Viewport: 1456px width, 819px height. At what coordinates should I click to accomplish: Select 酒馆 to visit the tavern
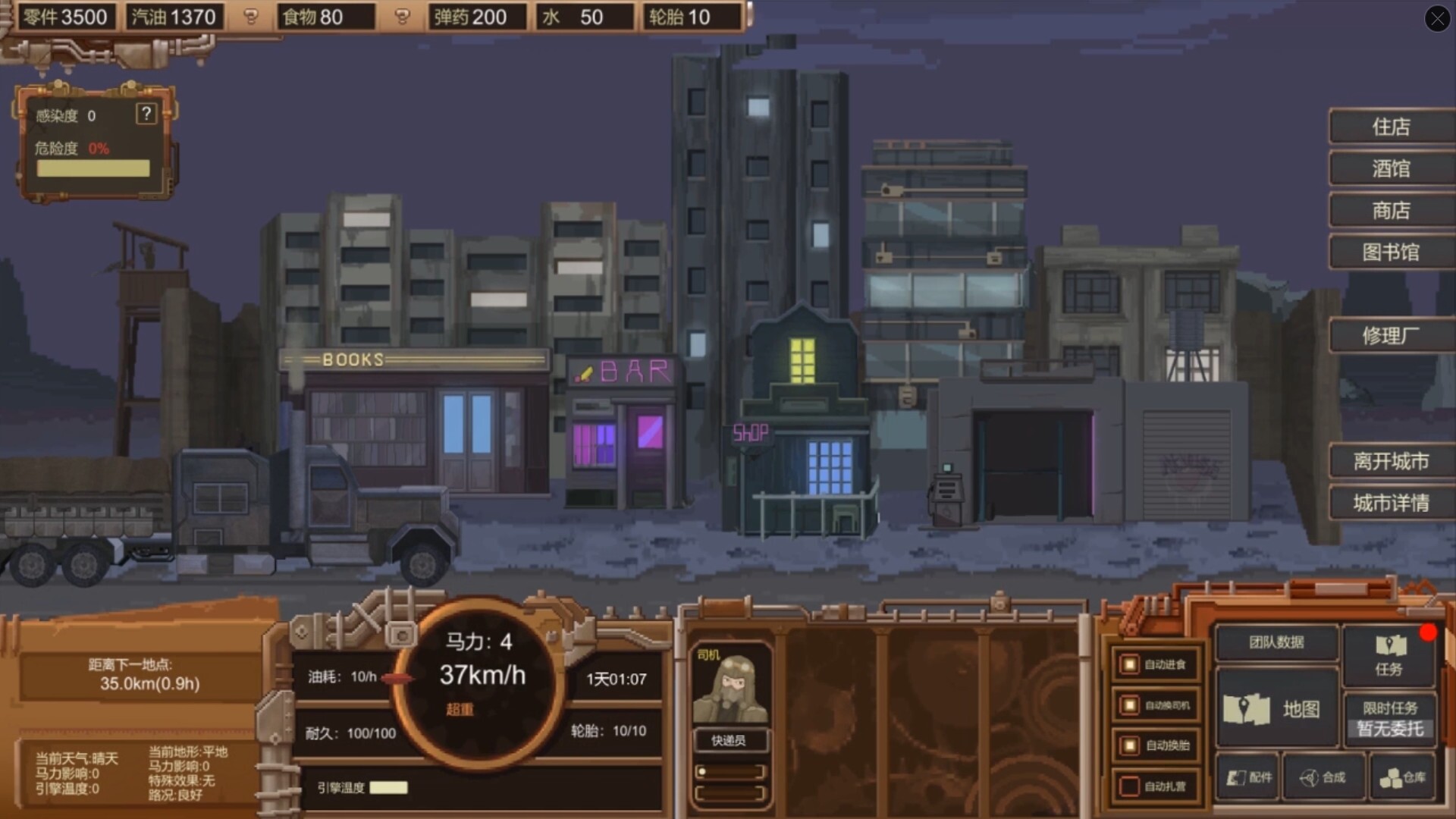point(1391,168)
